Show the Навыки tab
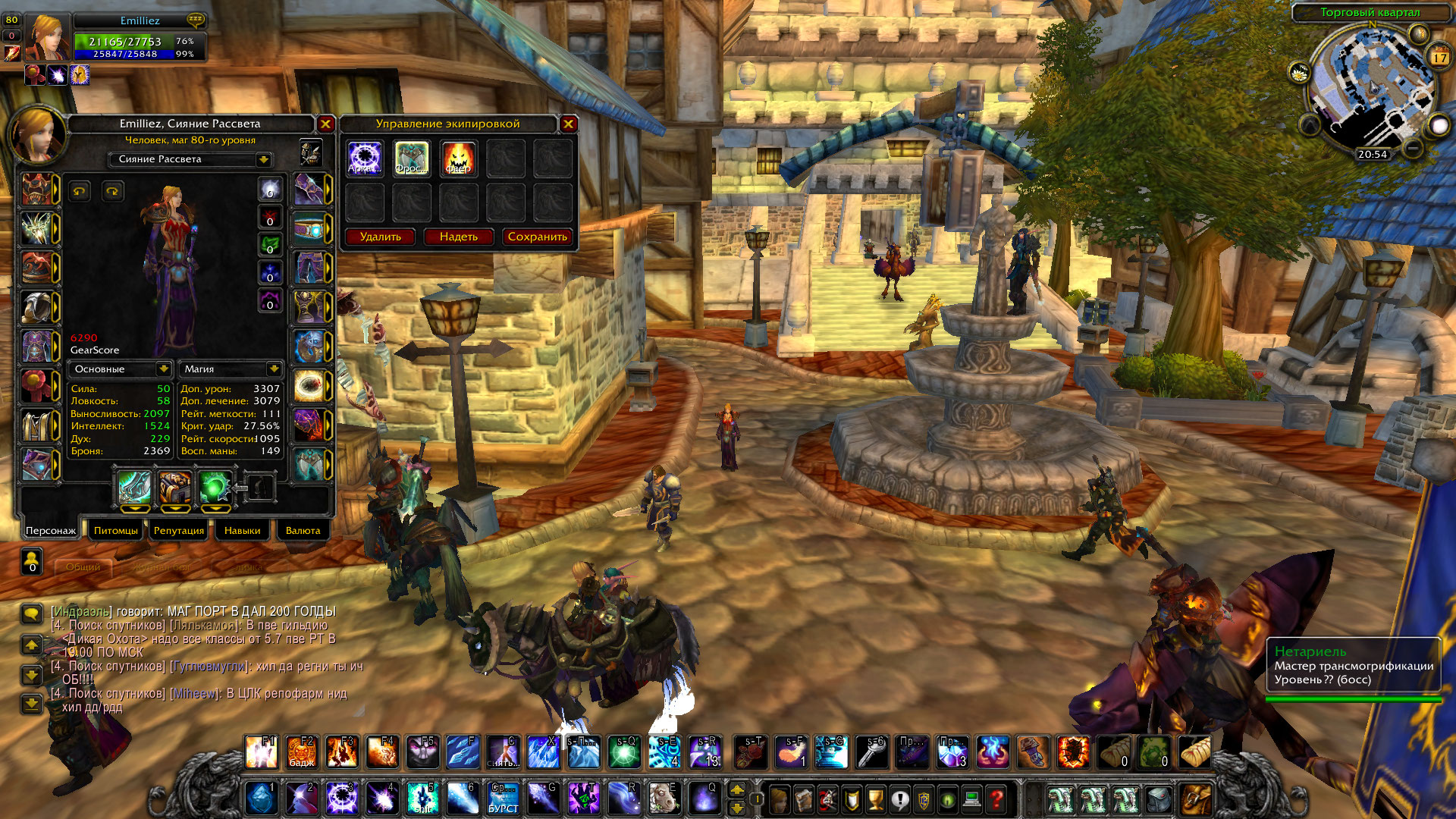1456x819 pixels. tap(242, 530)
